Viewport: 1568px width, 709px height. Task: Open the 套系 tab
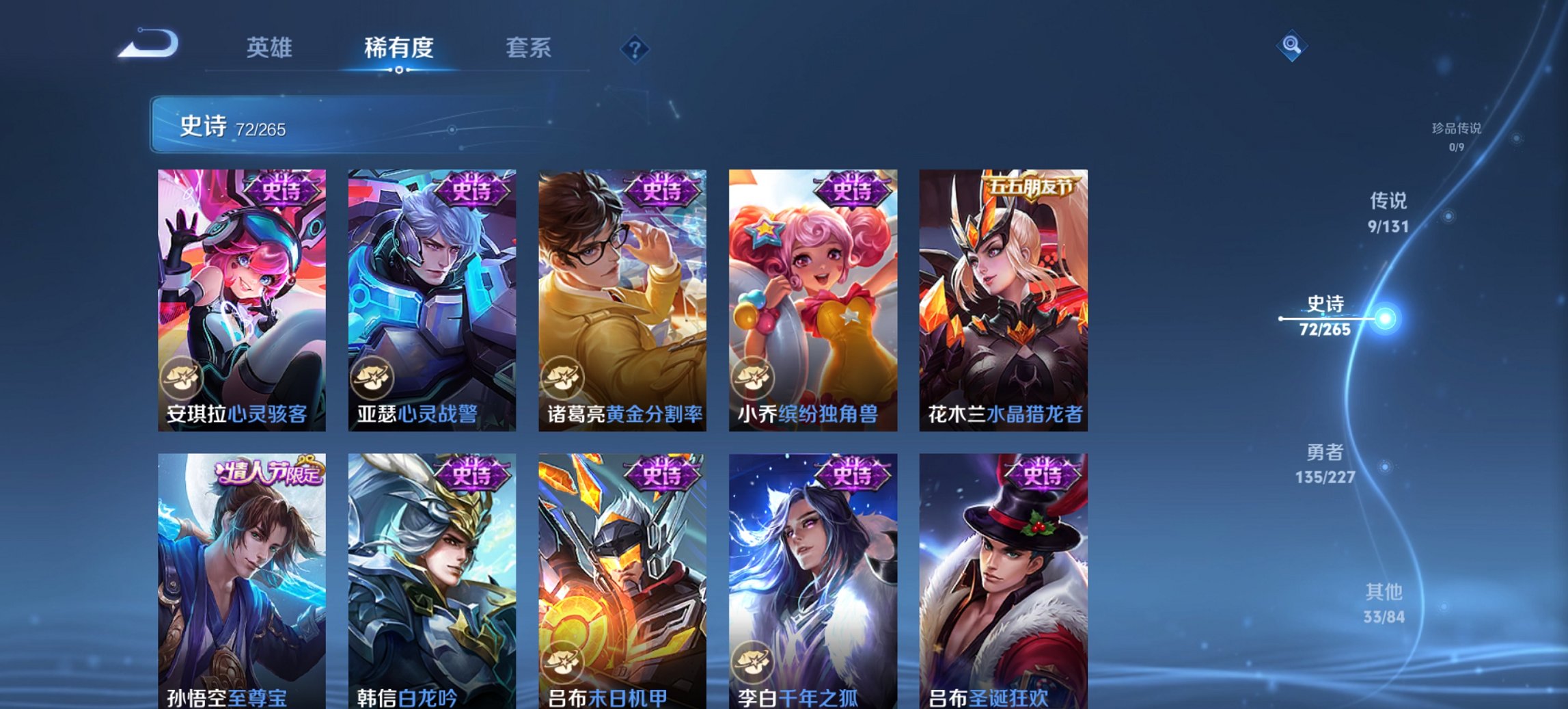click(529, 48)
